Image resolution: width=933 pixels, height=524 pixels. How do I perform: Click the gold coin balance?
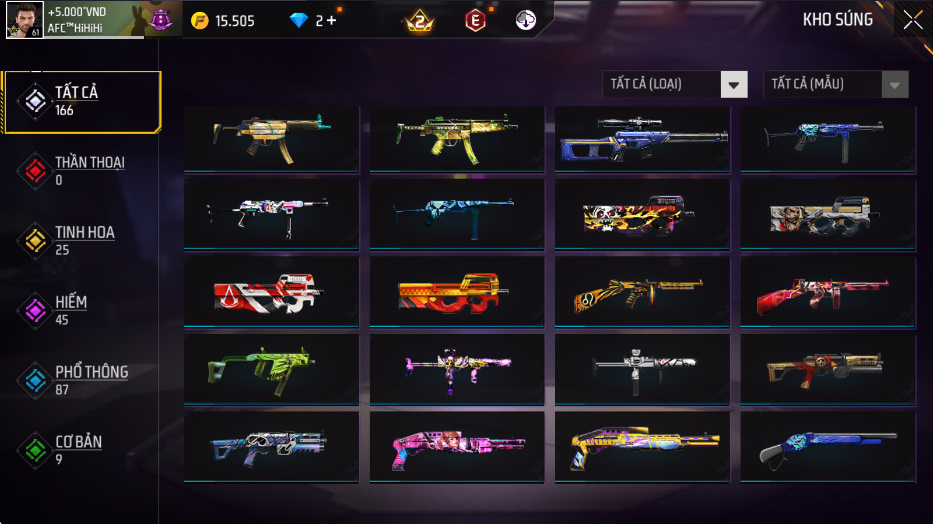[x=223, y=21]
